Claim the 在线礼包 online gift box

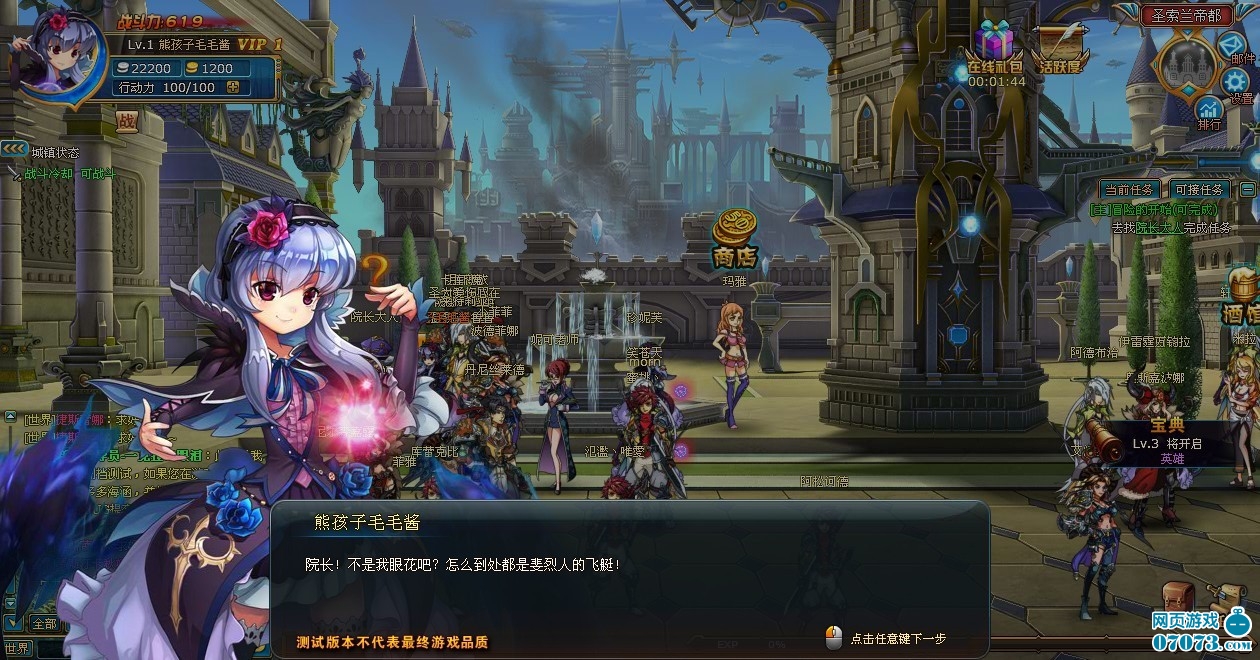[994, 45]
